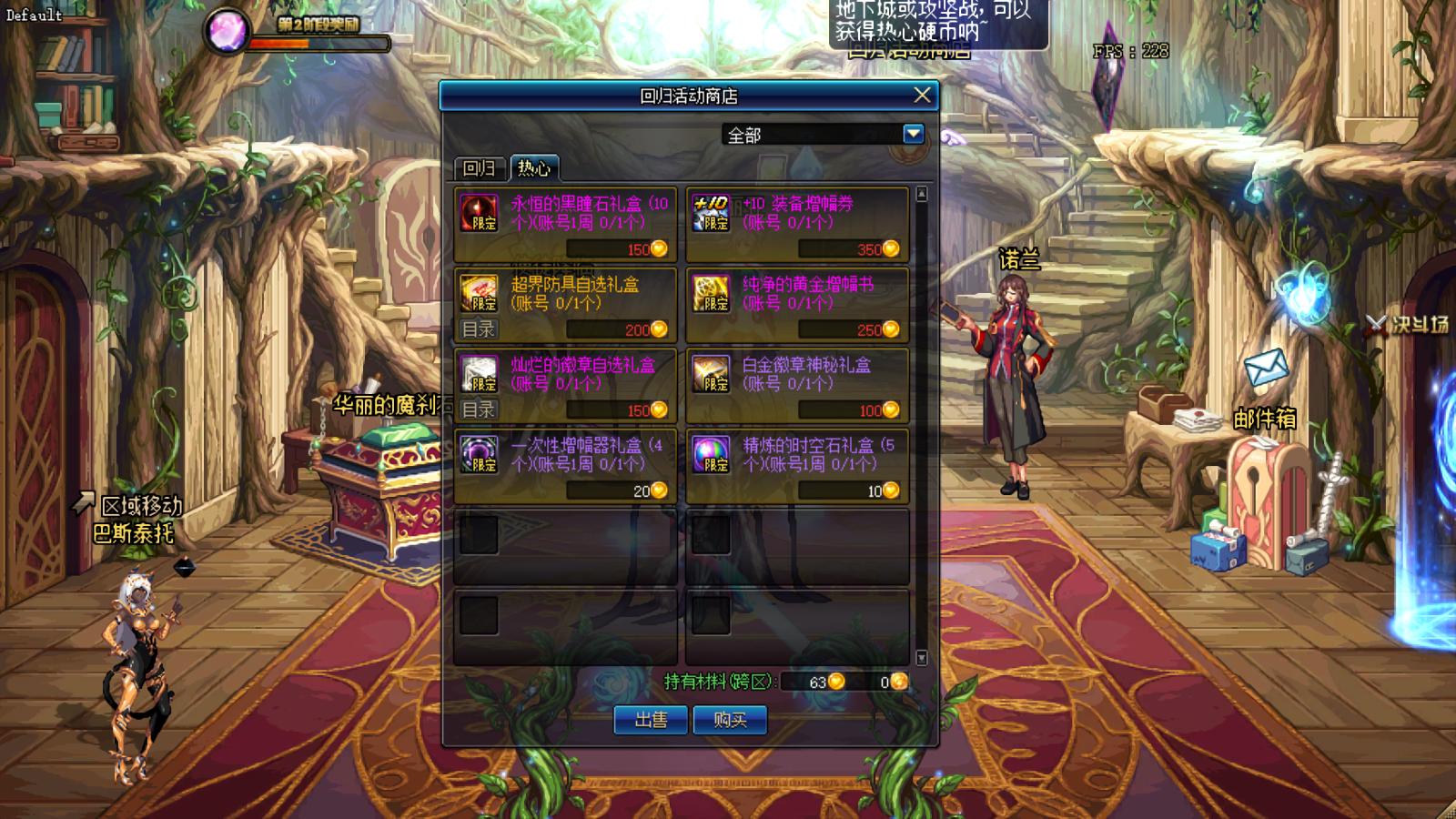Open 目录 for 超界防具自选礼盒

pyautogui.click(x=479, y=329)
